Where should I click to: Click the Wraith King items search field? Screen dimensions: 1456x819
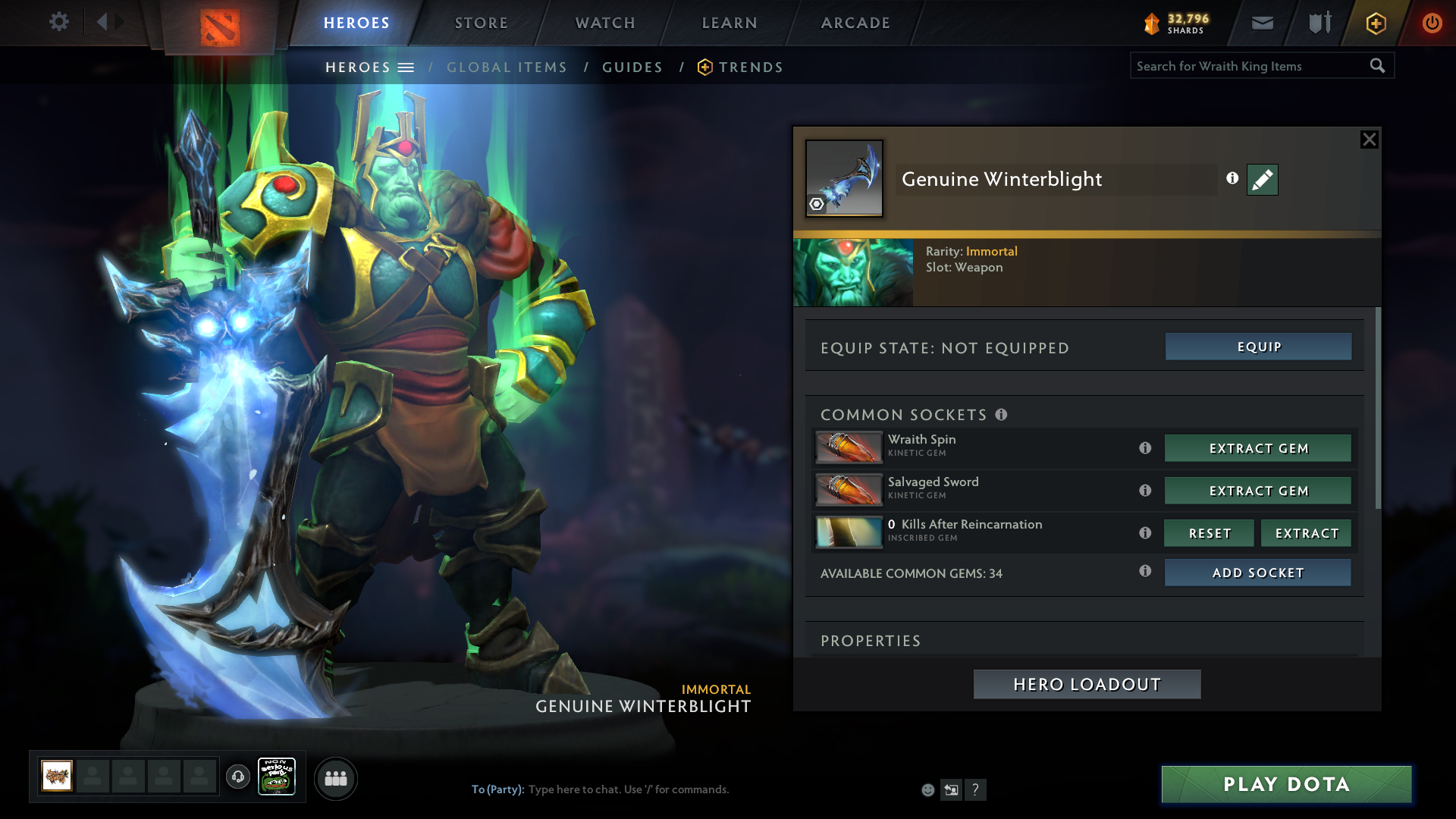[1250, 66]
